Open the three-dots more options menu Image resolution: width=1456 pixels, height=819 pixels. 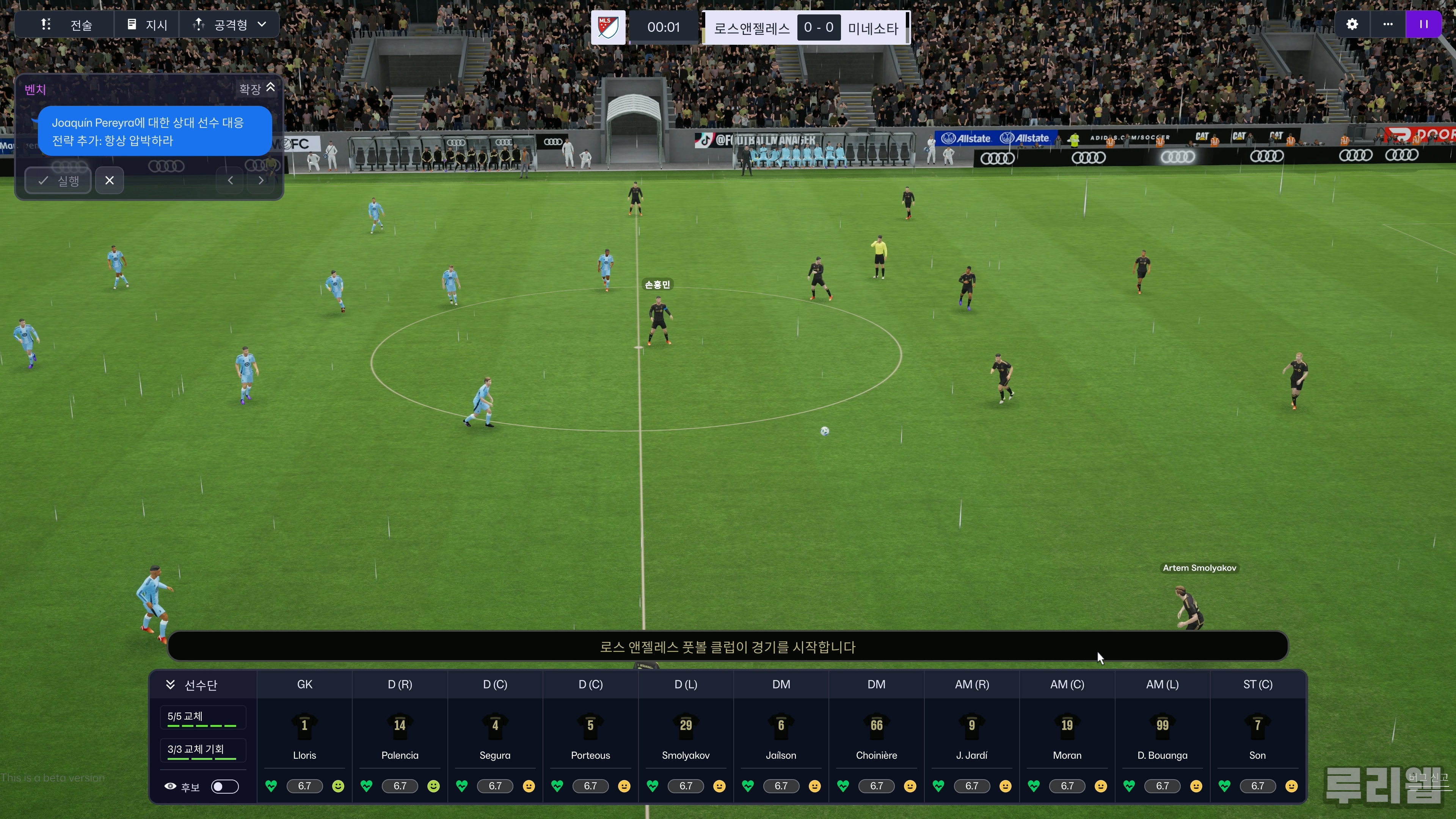(x=1388, y=25)
